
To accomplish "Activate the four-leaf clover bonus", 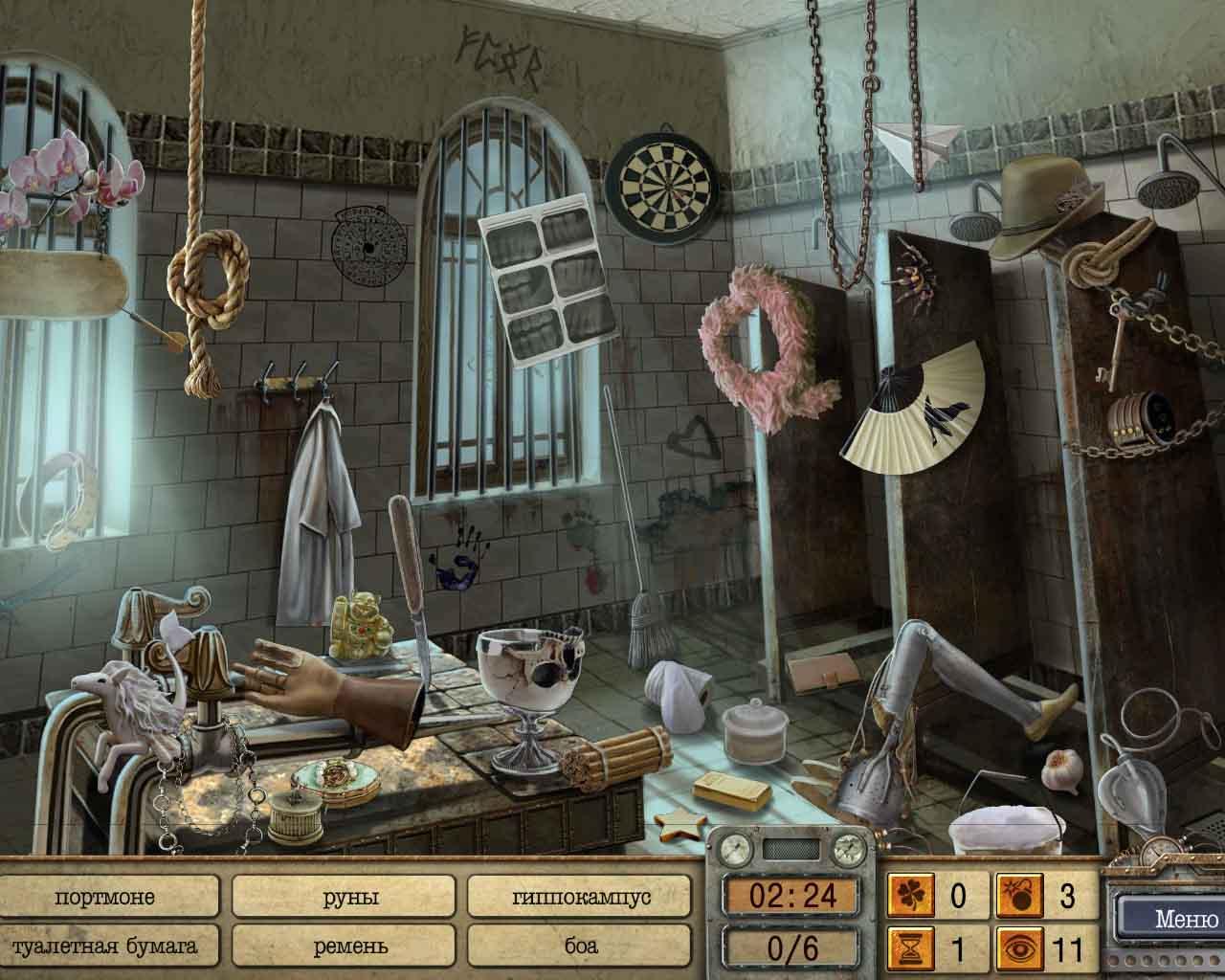I will click(x=907, y=897).
